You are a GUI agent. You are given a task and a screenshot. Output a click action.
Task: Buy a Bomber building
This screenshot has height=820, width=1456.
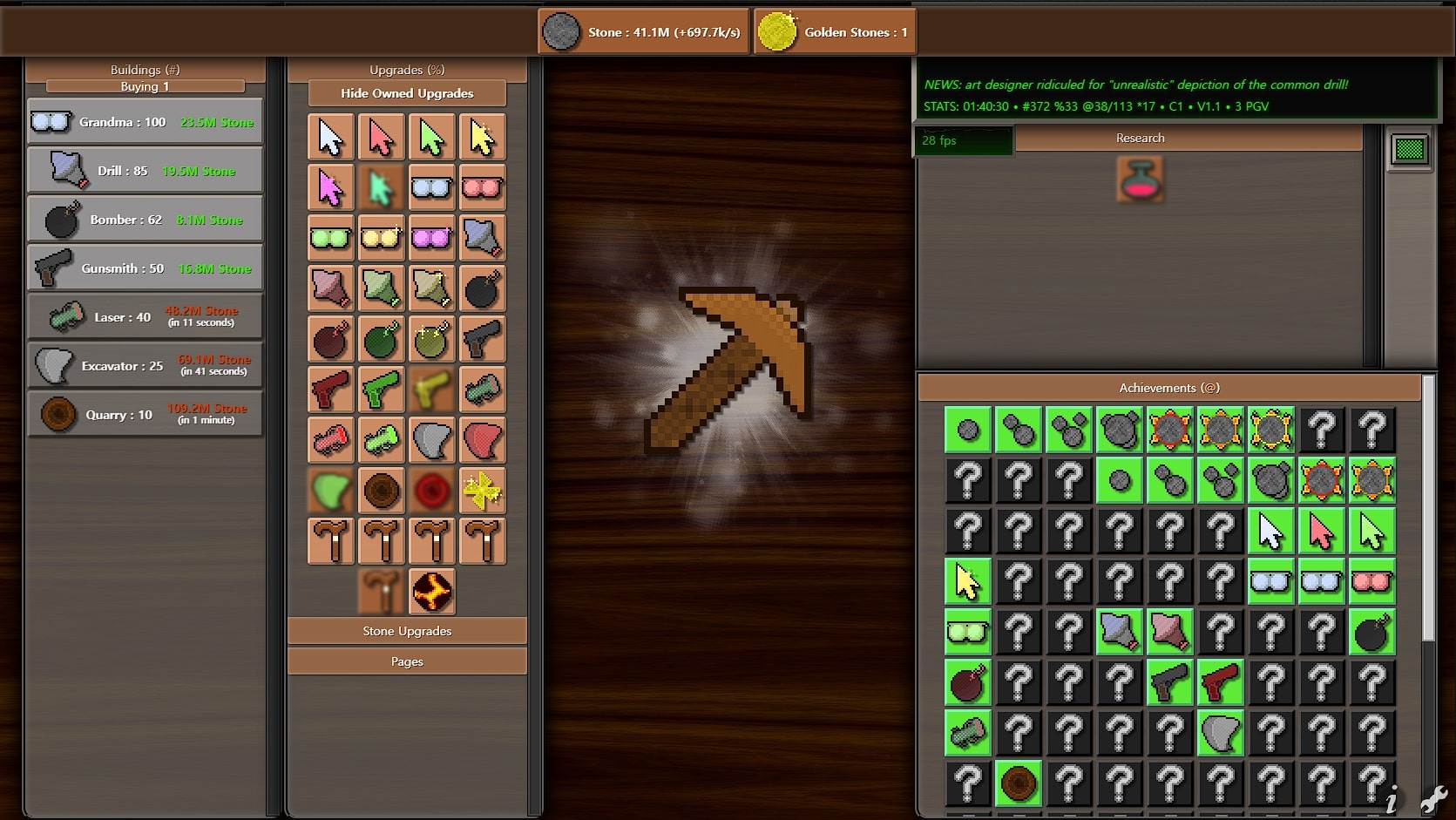tap(145, 220)
